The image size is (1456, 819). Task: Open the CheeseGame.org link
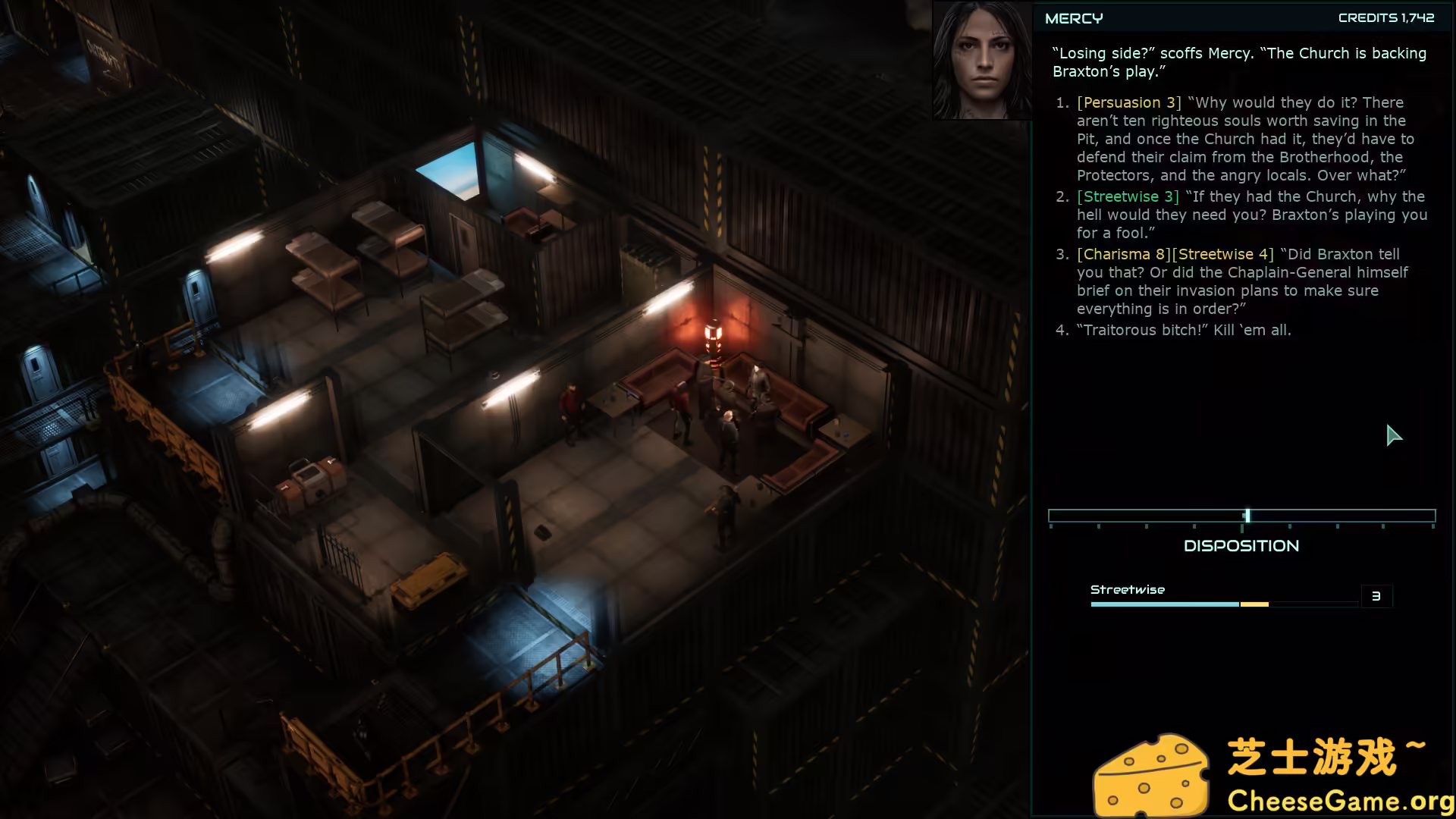(1342, 802)
